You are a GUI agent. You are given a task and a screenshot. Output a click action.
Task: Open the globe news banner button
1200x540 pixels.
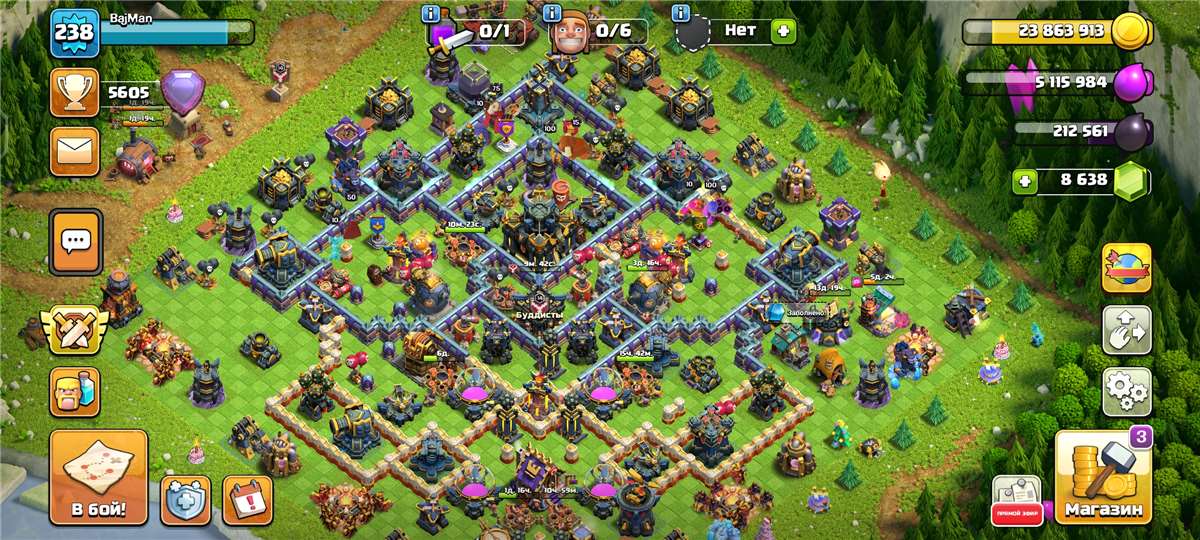(x=1126, y=267)
